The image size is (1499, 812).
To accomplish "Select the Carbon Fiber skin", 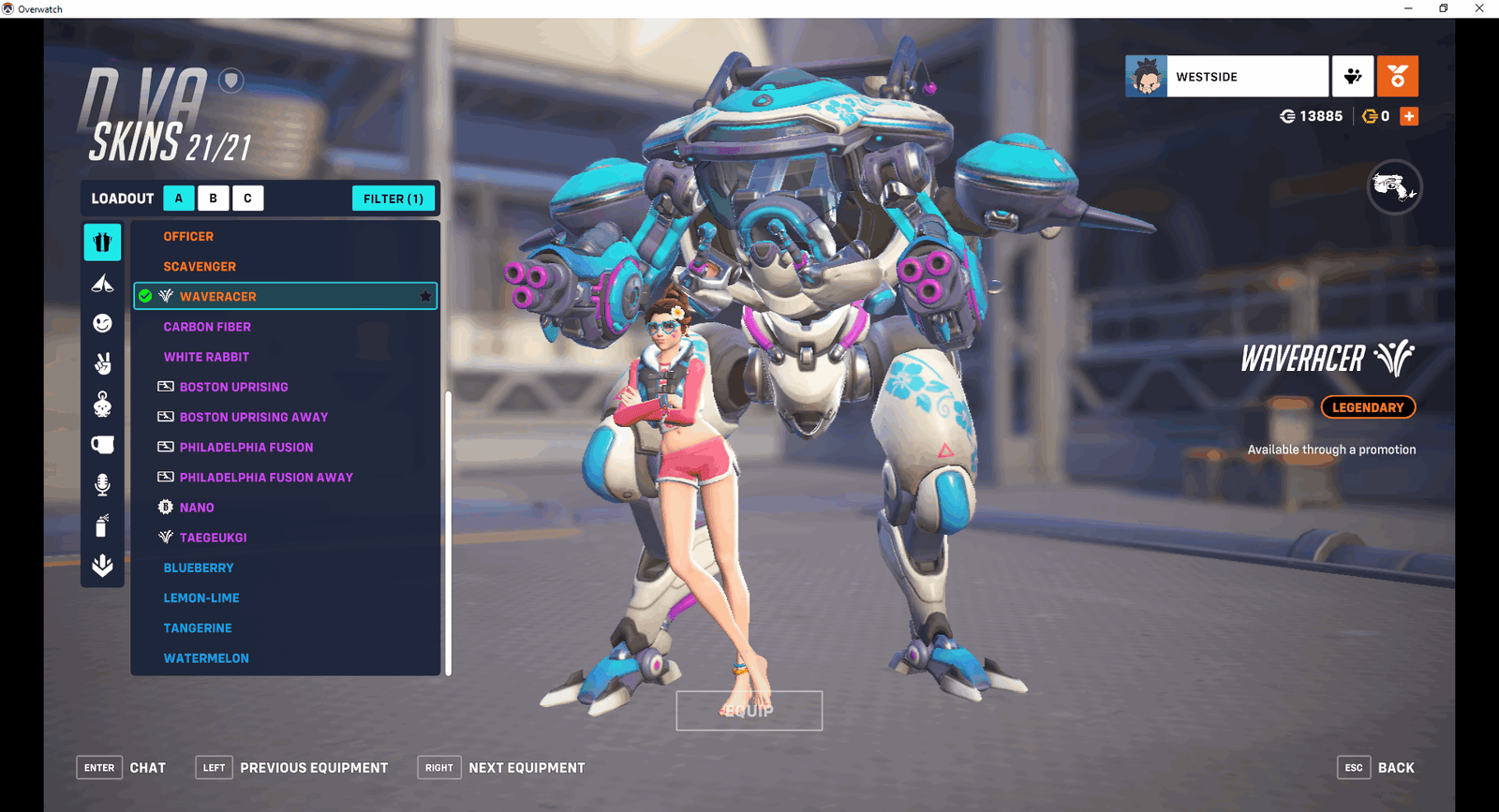I will pos(207,327).
